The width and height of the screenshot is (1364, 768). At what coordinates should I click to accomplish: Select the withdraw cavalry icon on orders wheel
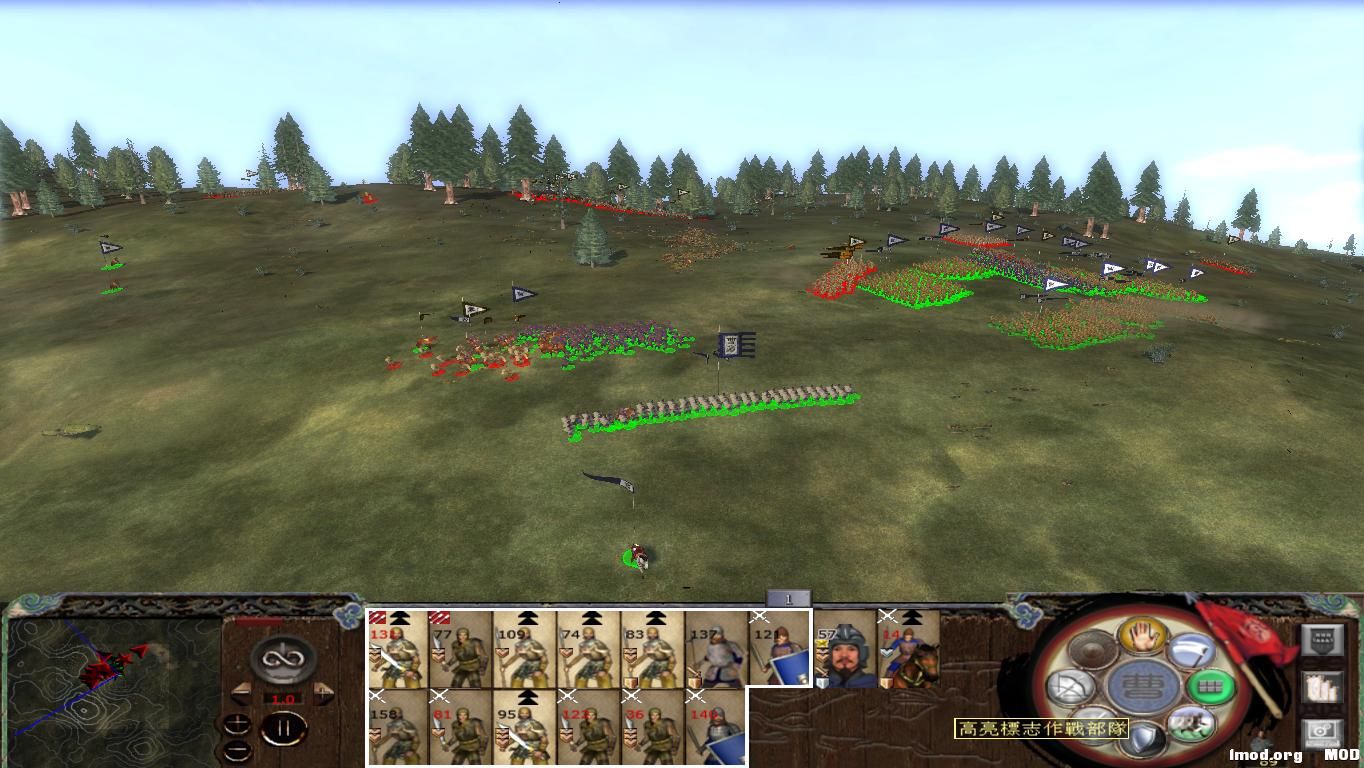tap(1191, 725)
